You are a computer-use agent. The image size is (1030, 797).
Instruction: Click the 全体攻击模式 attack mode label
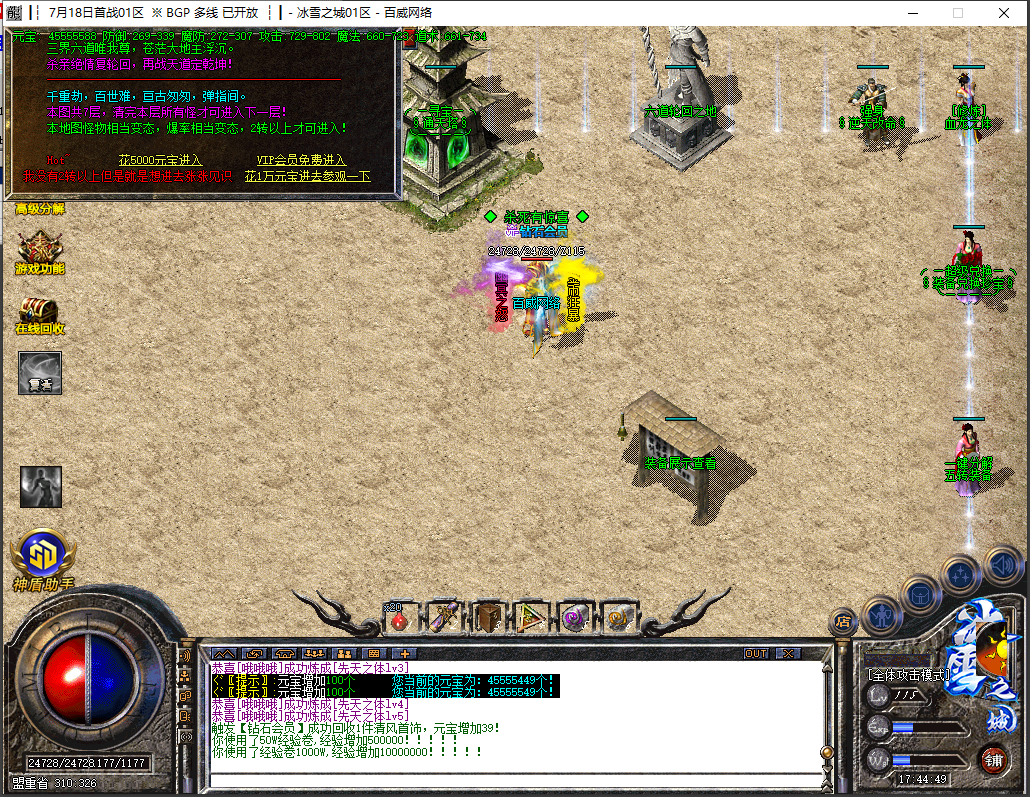click(x=908, y=675)
